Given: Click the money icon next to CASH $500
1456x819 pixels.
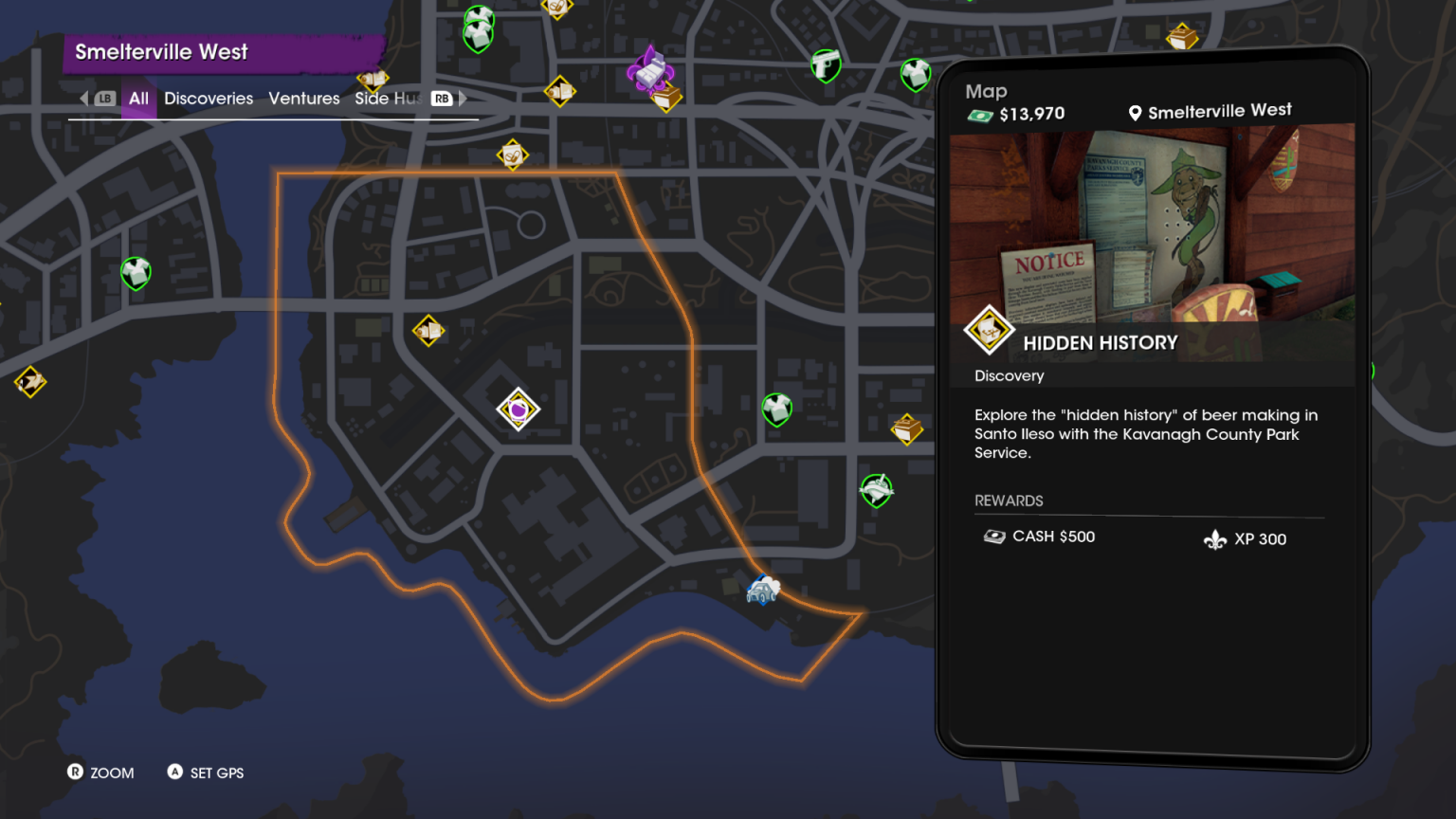Looking at the screenshot, I should click(x=995, y=536).
